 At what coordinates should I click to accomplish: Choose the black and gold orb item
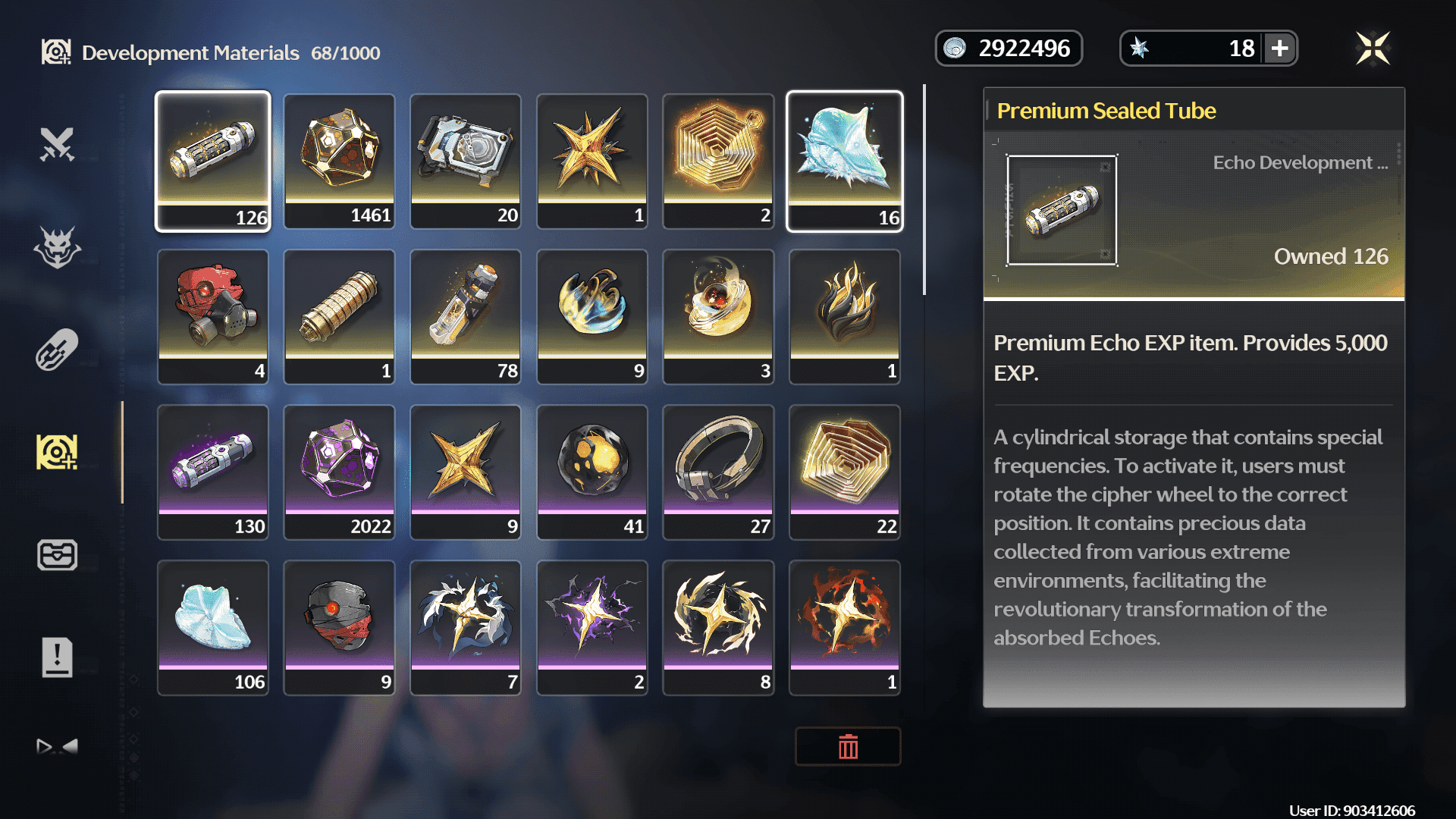tap(592, 472)
